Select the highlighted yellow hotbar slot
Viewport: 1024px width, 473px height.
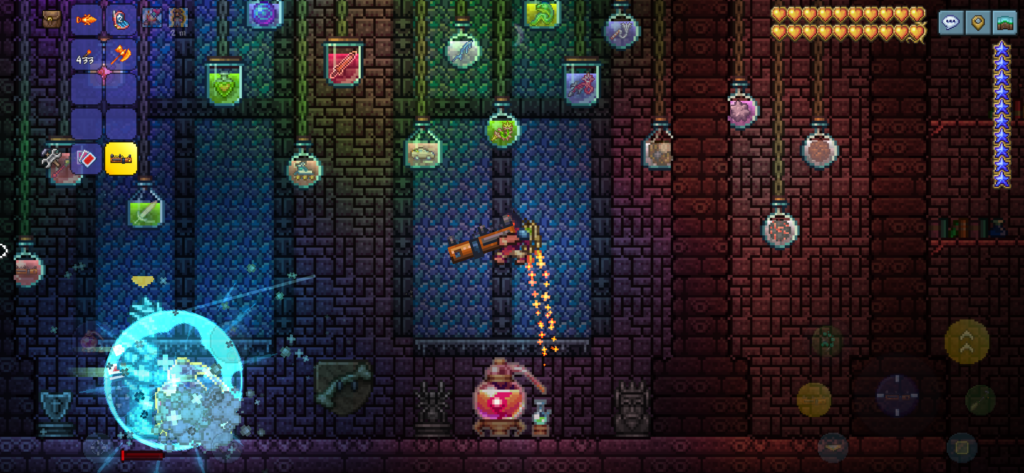coord(121,157)
